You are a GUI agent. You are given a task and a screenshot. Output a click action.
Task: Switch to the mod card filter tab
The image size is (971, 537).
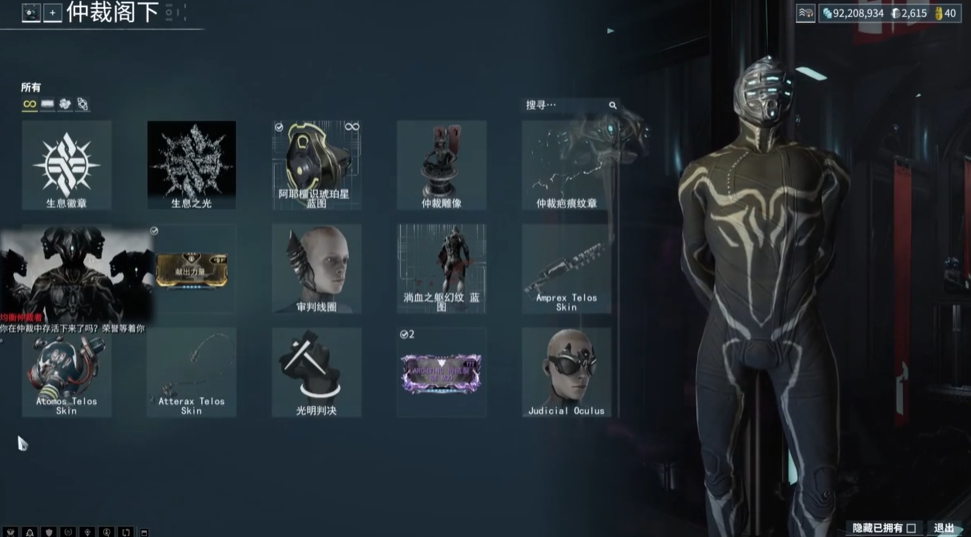(x=47, y=104)
